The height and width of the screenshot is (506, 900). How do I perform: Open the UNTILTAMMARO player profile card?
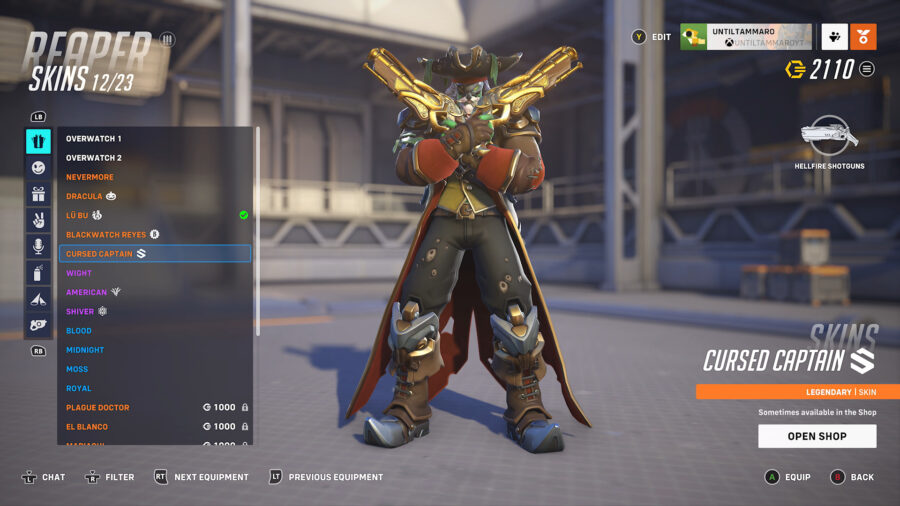[x=745, y=37]
